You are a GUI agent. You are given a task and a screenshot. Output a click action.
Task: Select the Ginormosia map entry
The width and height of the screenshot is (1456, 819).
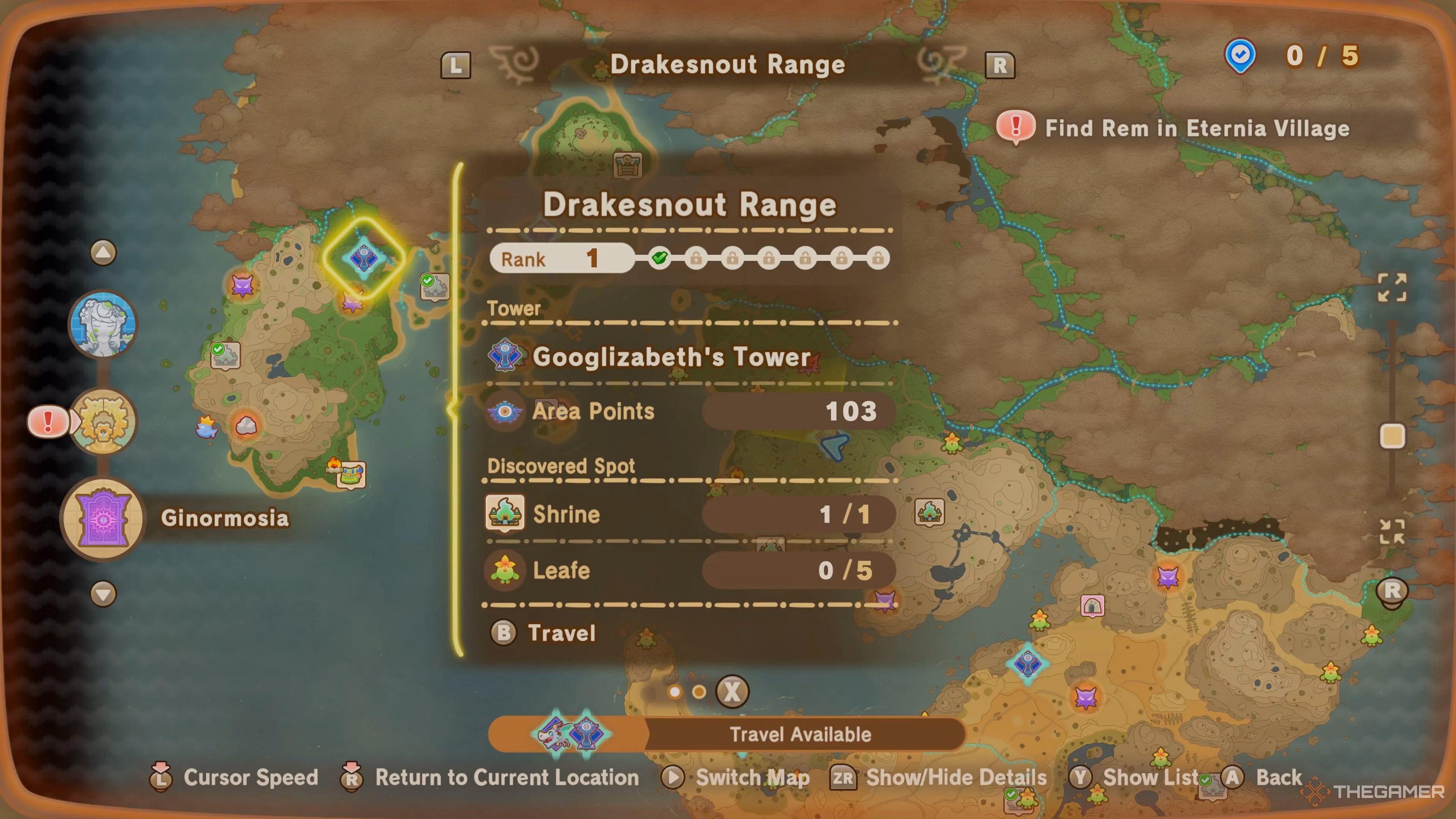coord(104,518)
